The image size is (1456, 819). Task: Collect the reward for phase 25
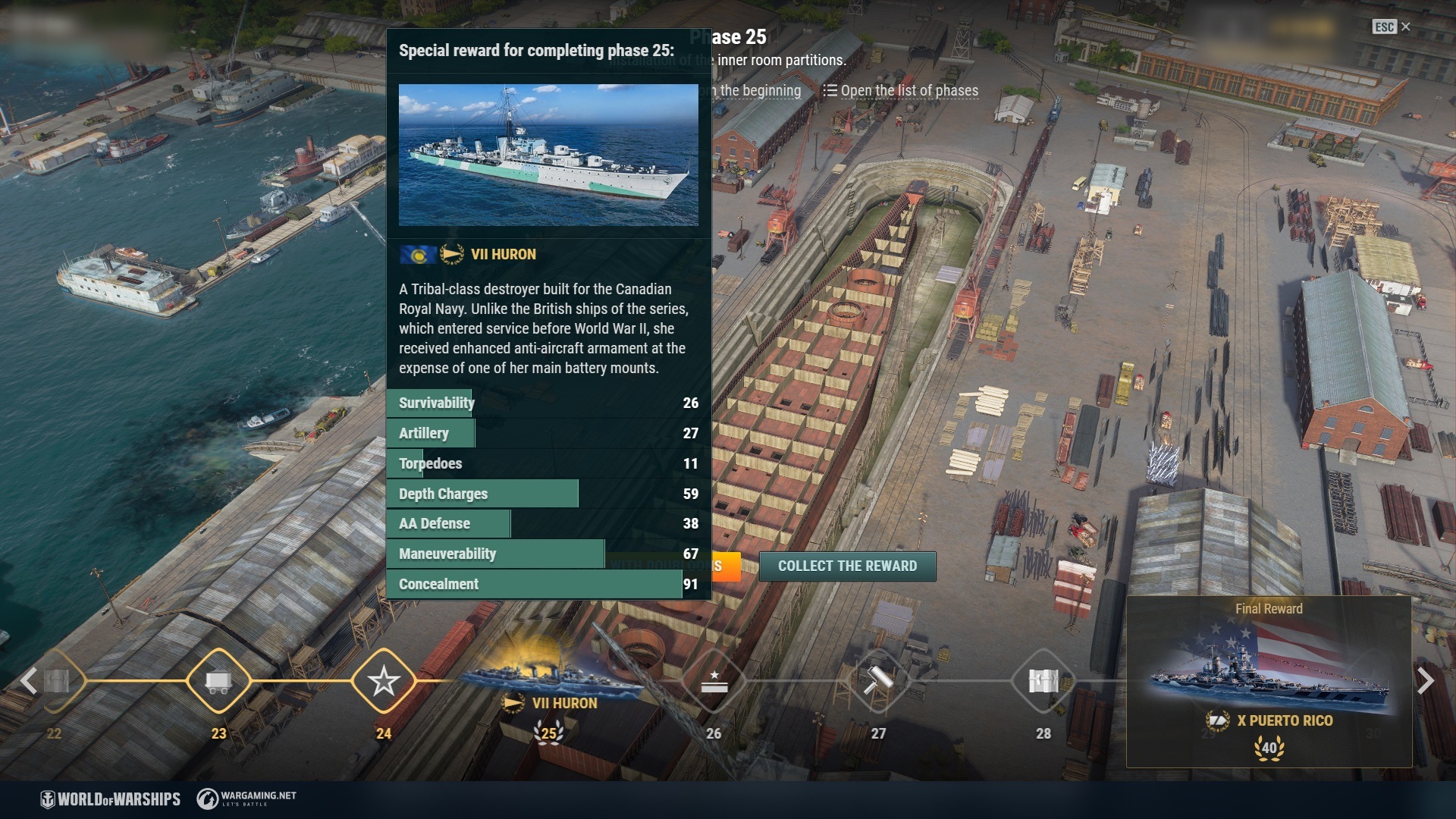point(847,566)
